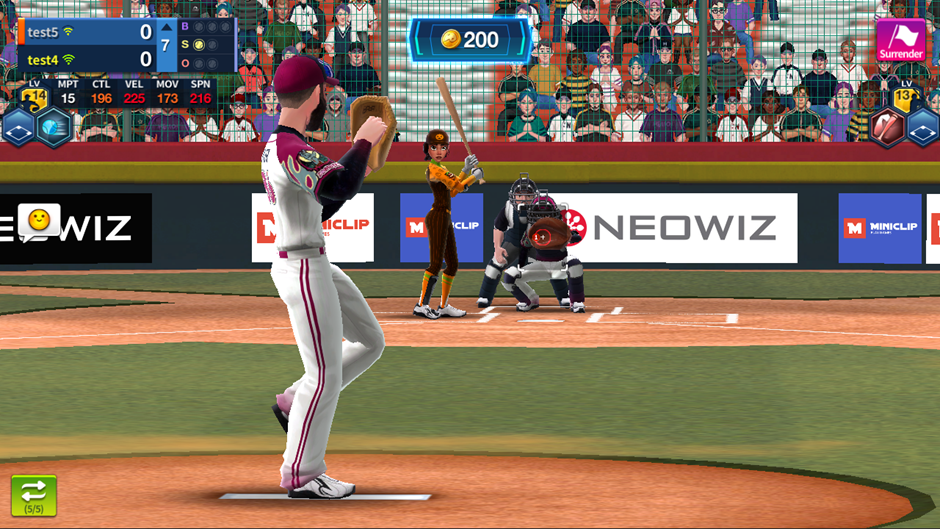Screen dimensions: 940x529
Task: Tap the green swap arrows button
Action: point(34,495)
